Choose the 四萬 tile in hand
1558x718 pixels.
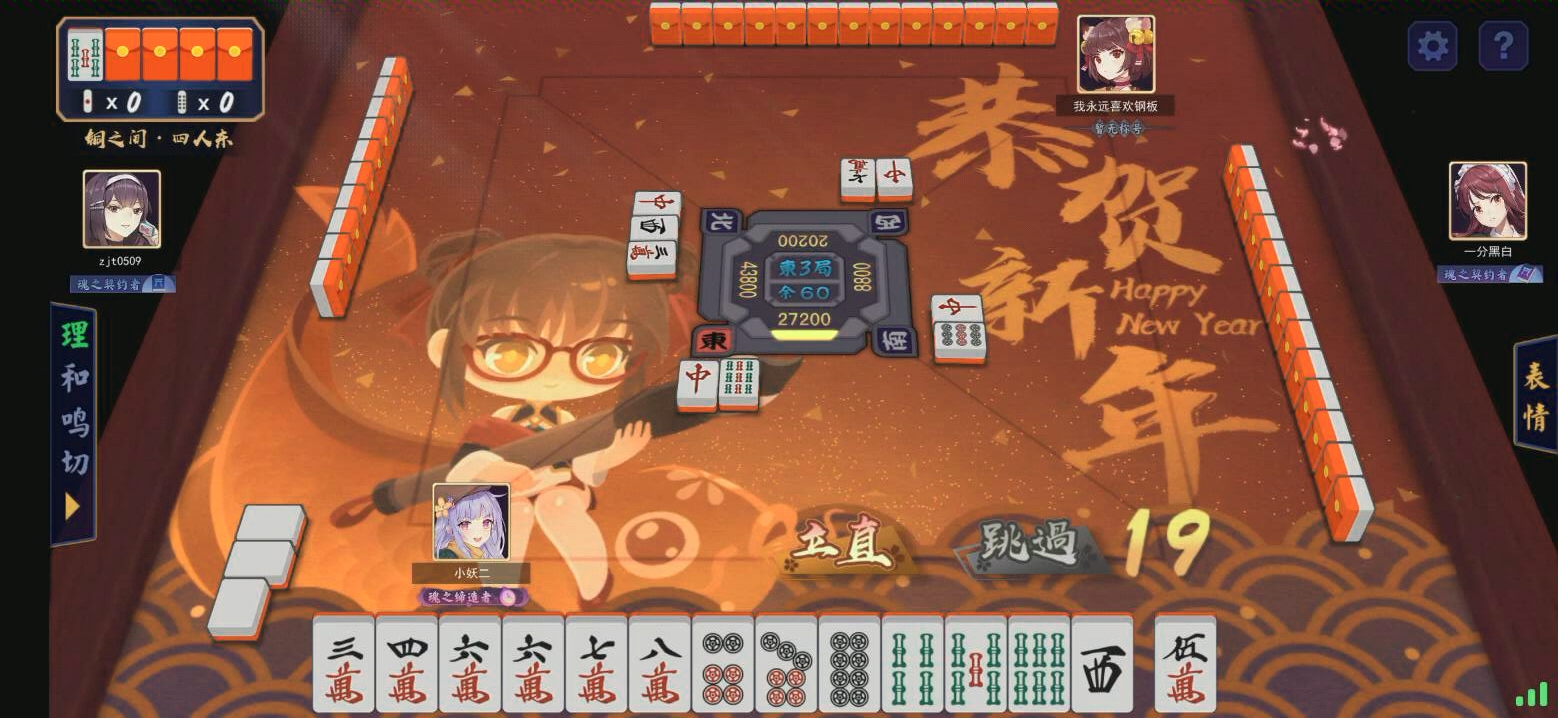click(407, 664)
